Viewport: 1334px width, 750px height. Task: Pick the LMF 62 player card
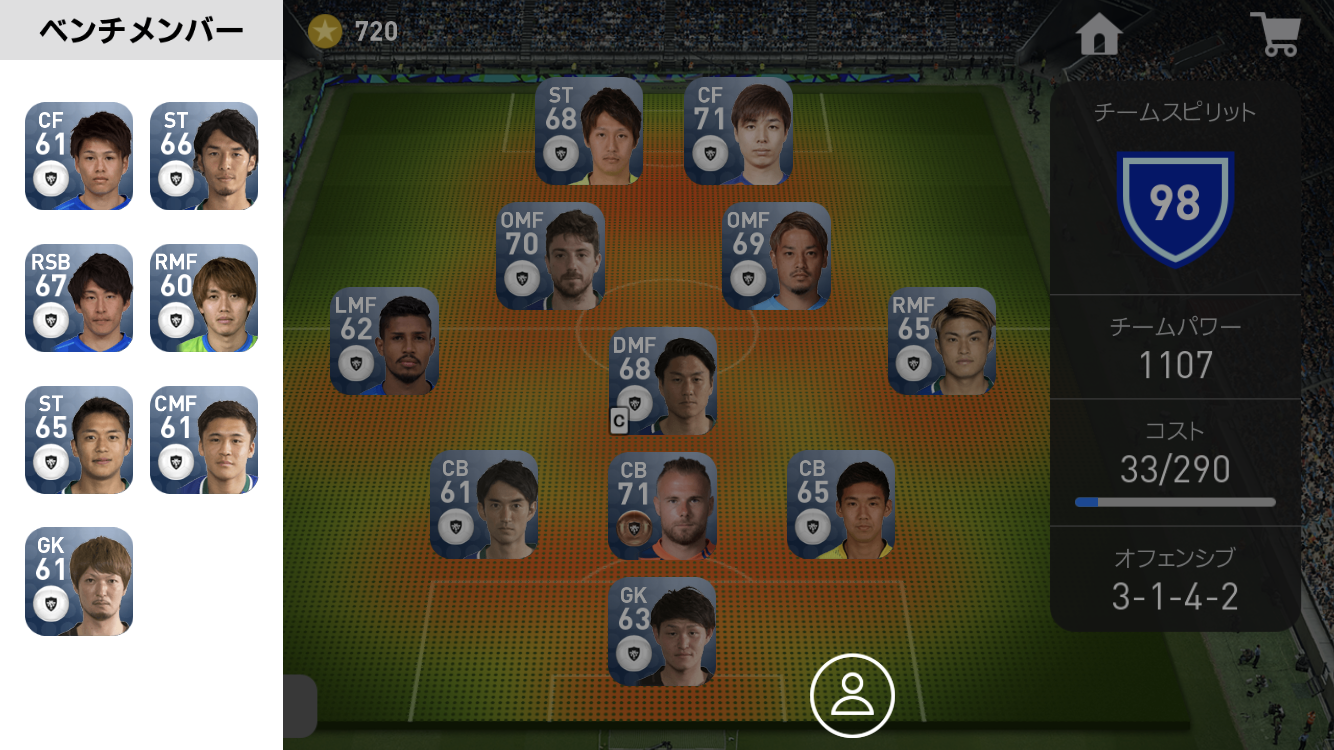click(384, 341)
